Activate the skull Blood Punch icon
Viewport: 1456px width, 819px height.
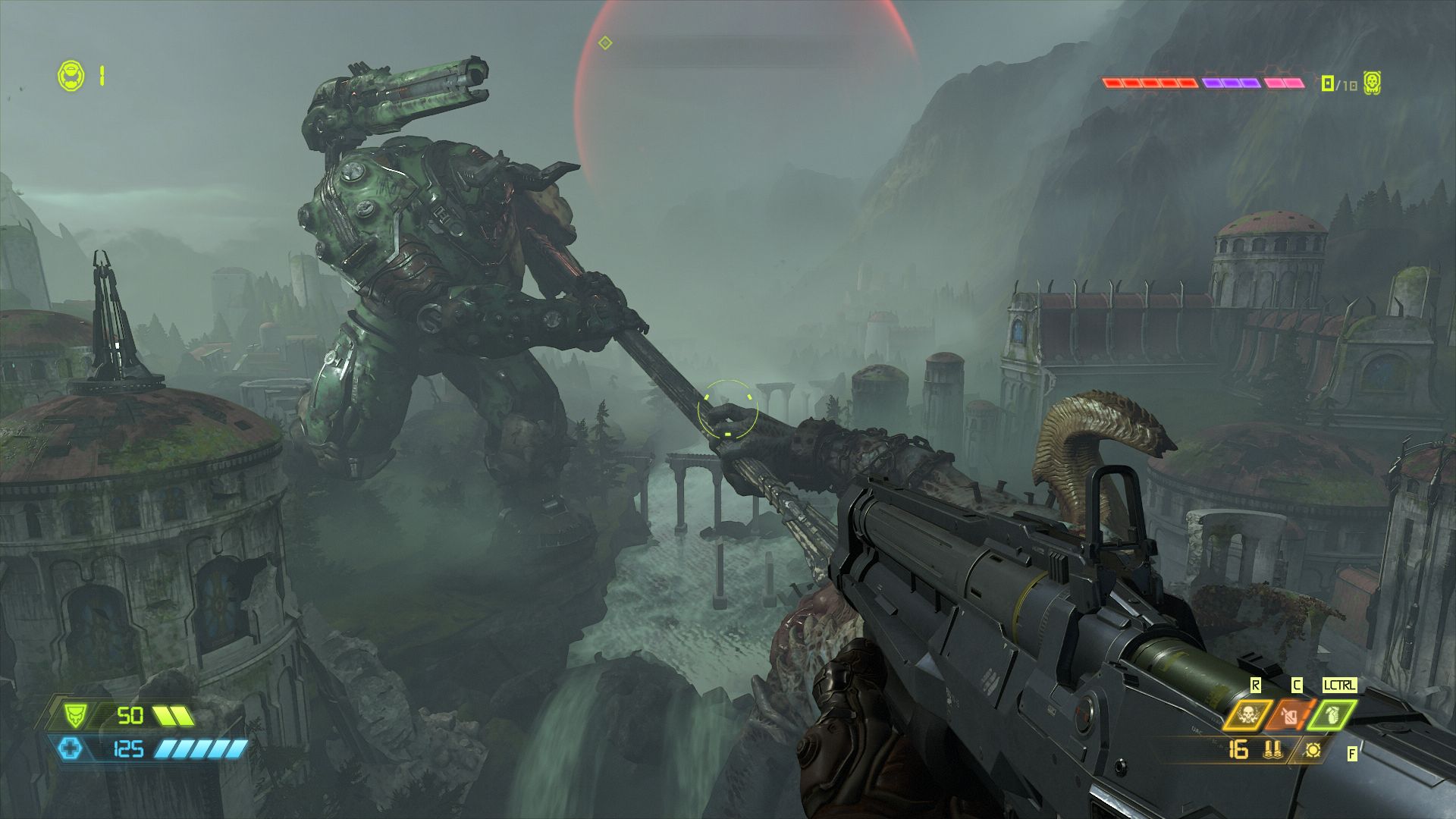pyautogui.click(x=1244, y=714)
